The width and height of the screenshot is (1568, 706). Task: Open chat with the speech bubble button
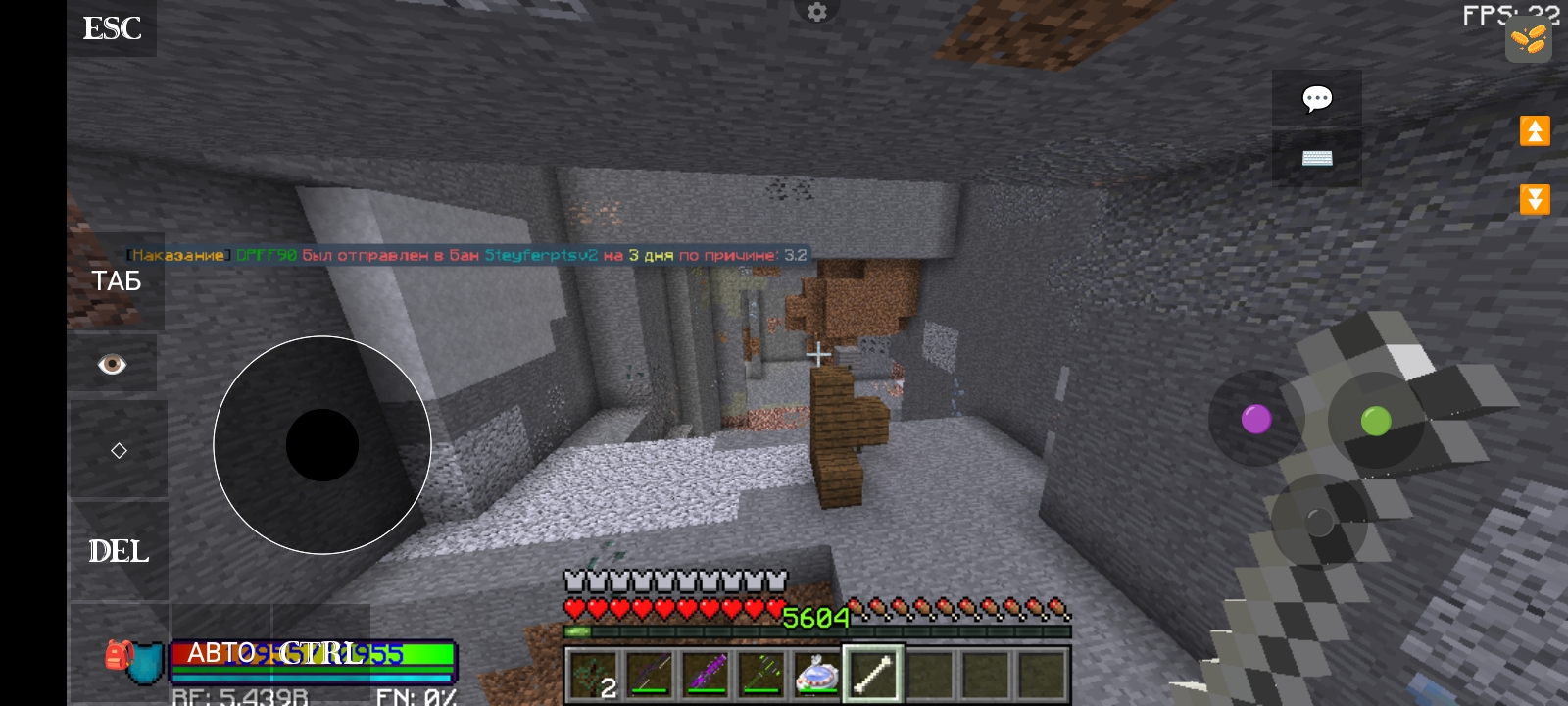1316,98
